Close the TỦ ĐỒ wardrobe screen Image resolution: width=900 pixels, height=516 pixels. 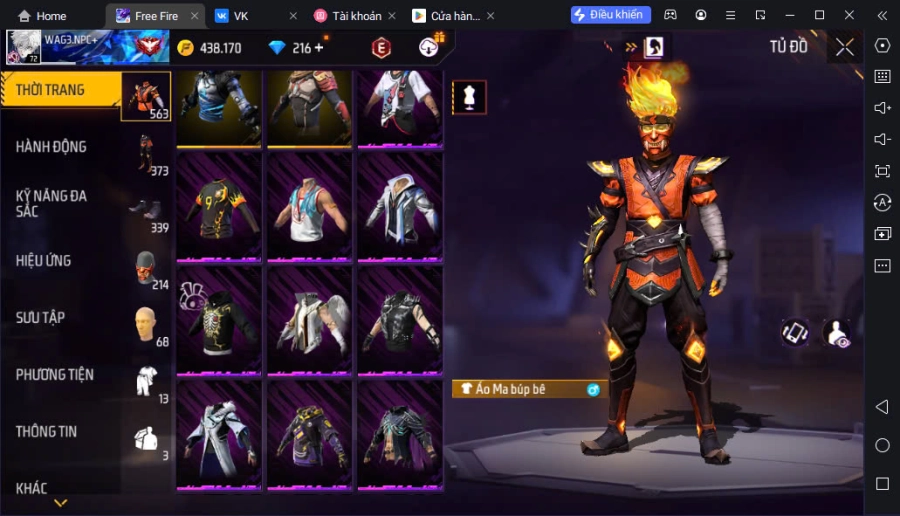845,47
